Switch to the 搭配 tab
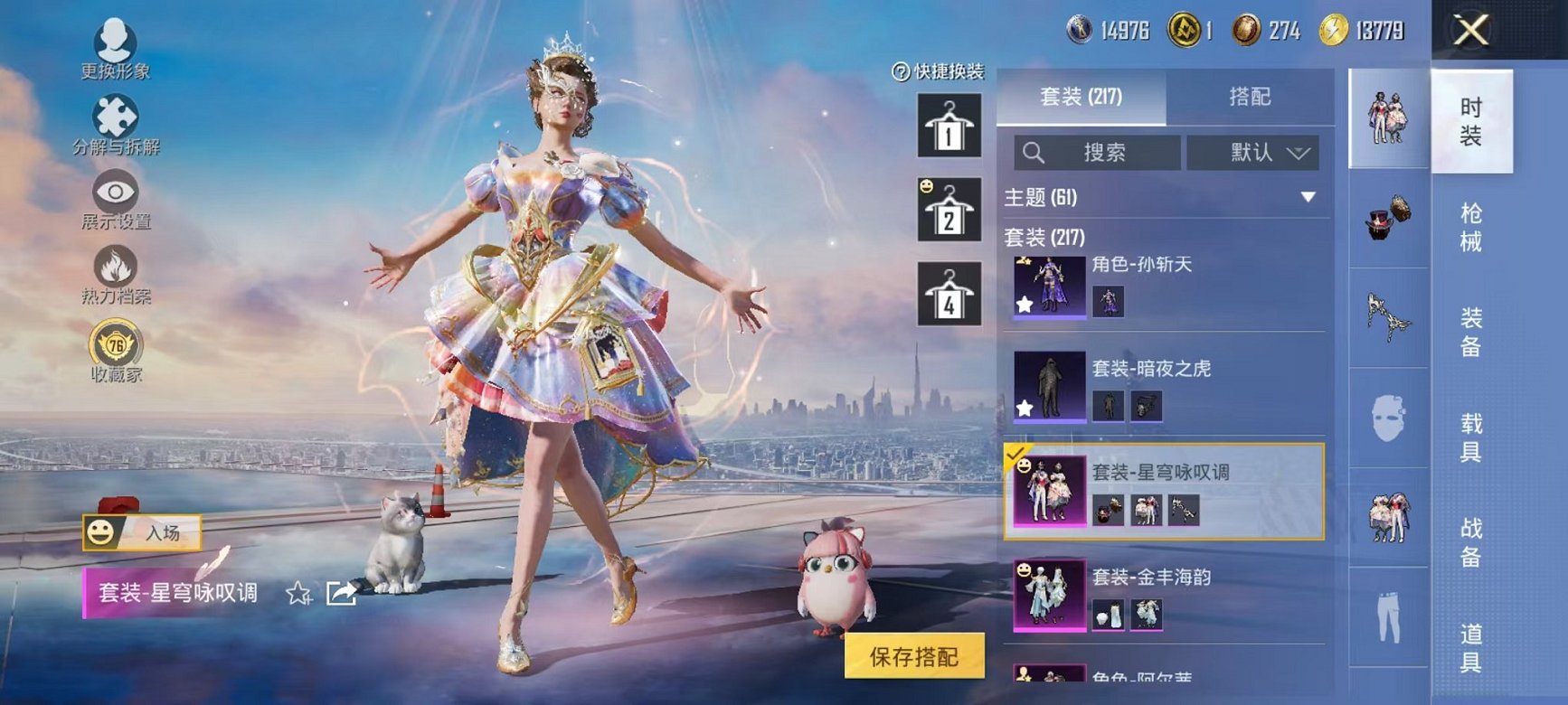This screenshot has height=705, width=1568. point(1250,98)
